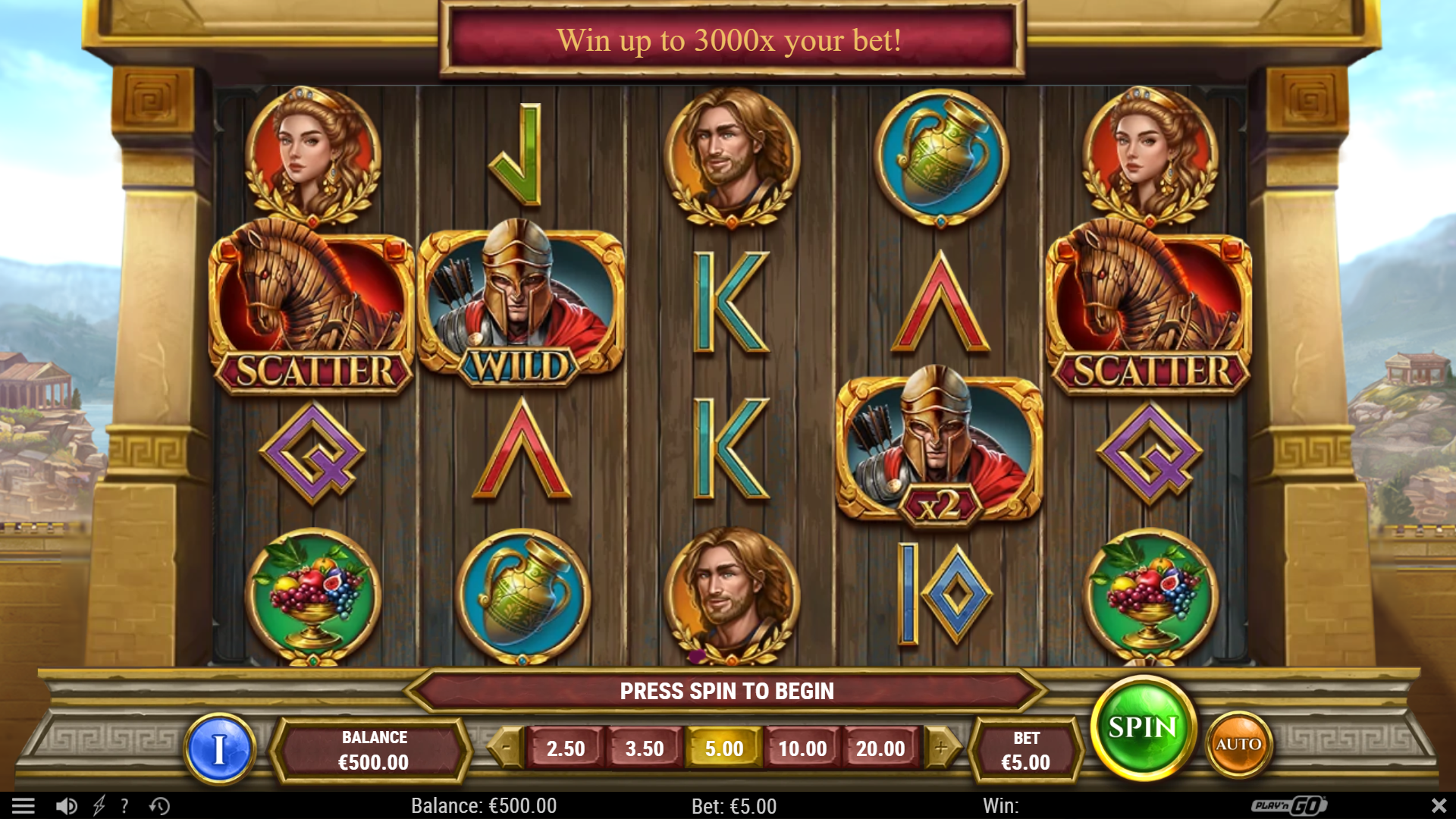Close the game with the X button
Viewport: 1456px width, 819px height.
1439,805
